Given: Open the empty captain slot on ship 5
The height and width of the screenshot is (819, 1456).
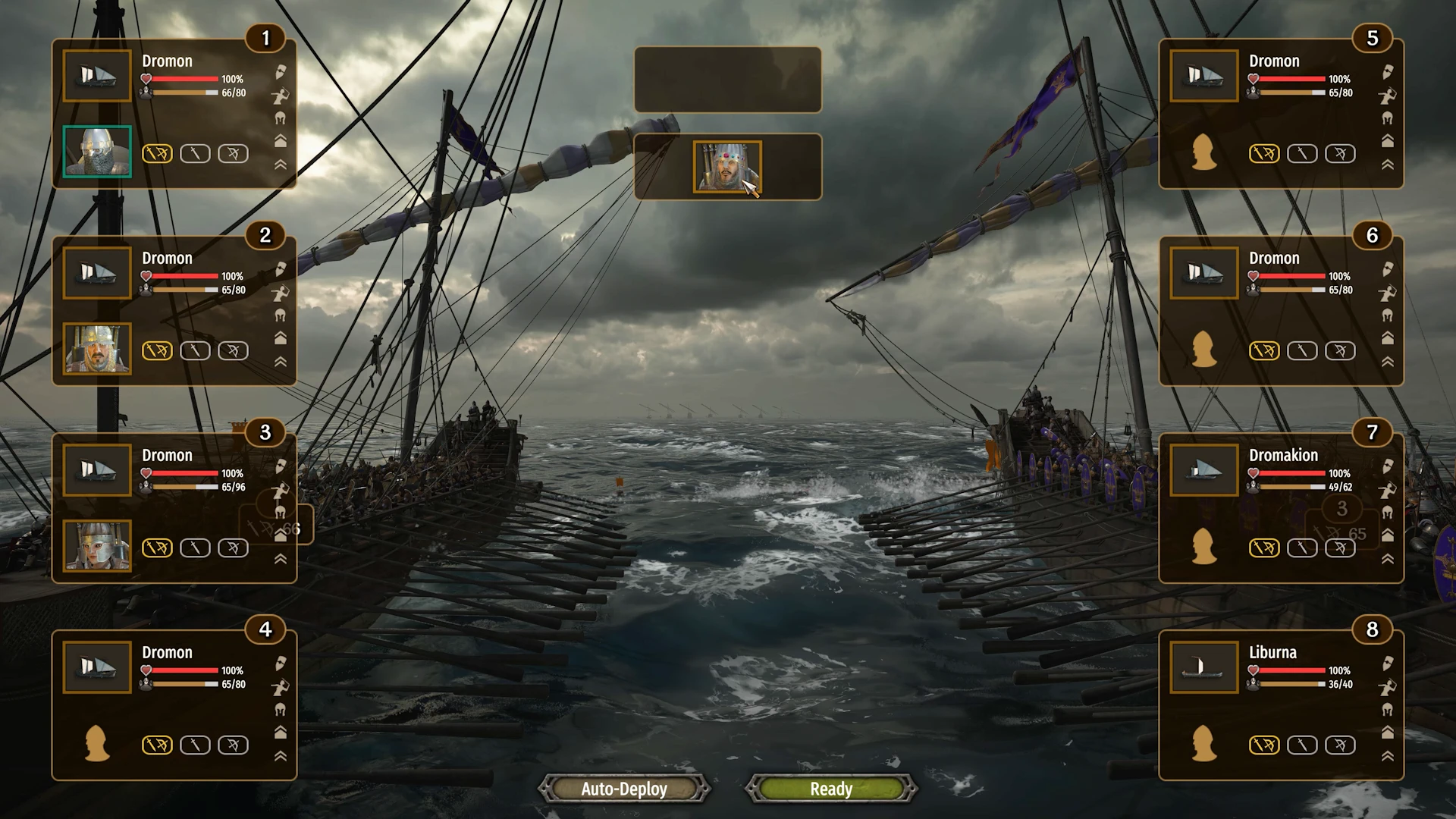Looking at the screenshot, I should [x=1203, y=152].
